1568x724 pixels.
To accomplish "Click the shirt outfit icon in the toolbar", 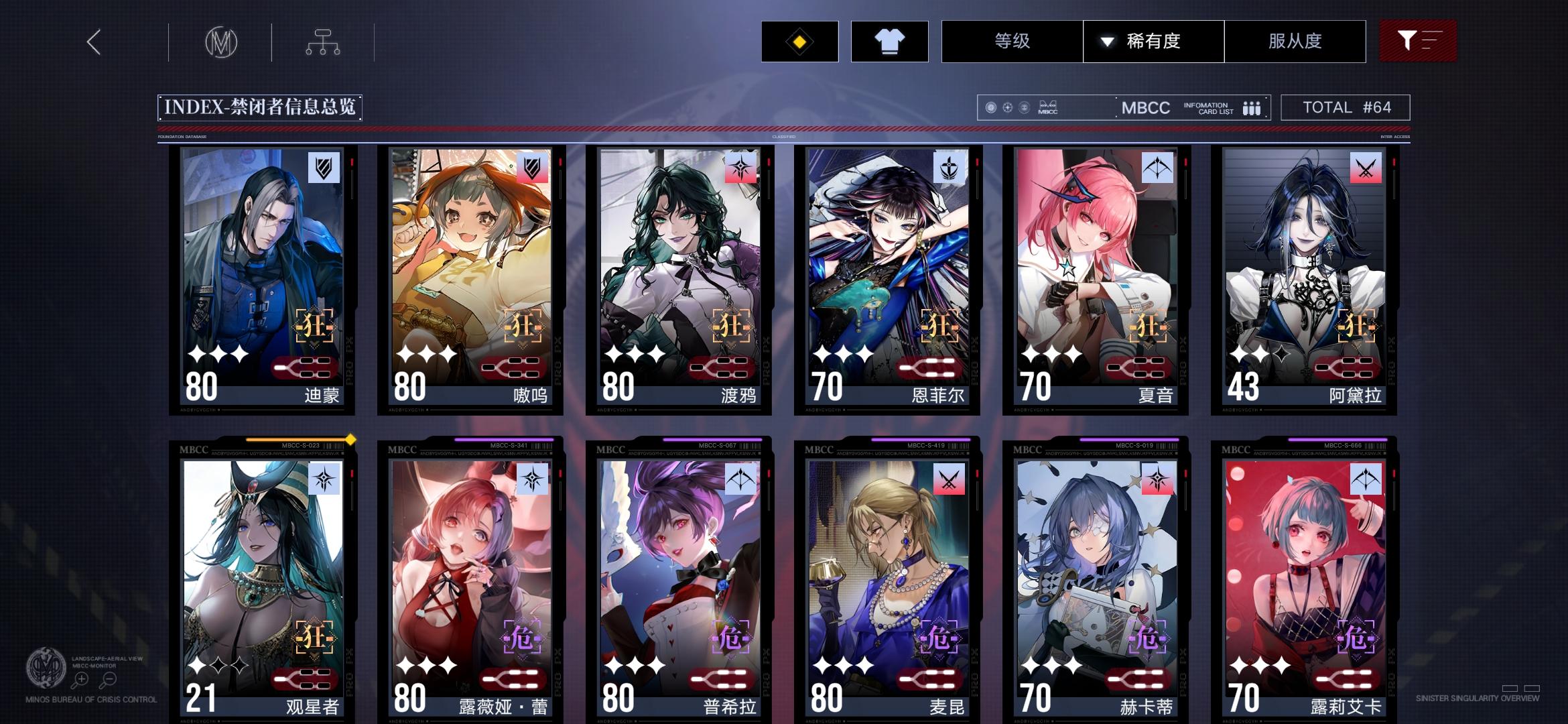I will pos(889,42).
